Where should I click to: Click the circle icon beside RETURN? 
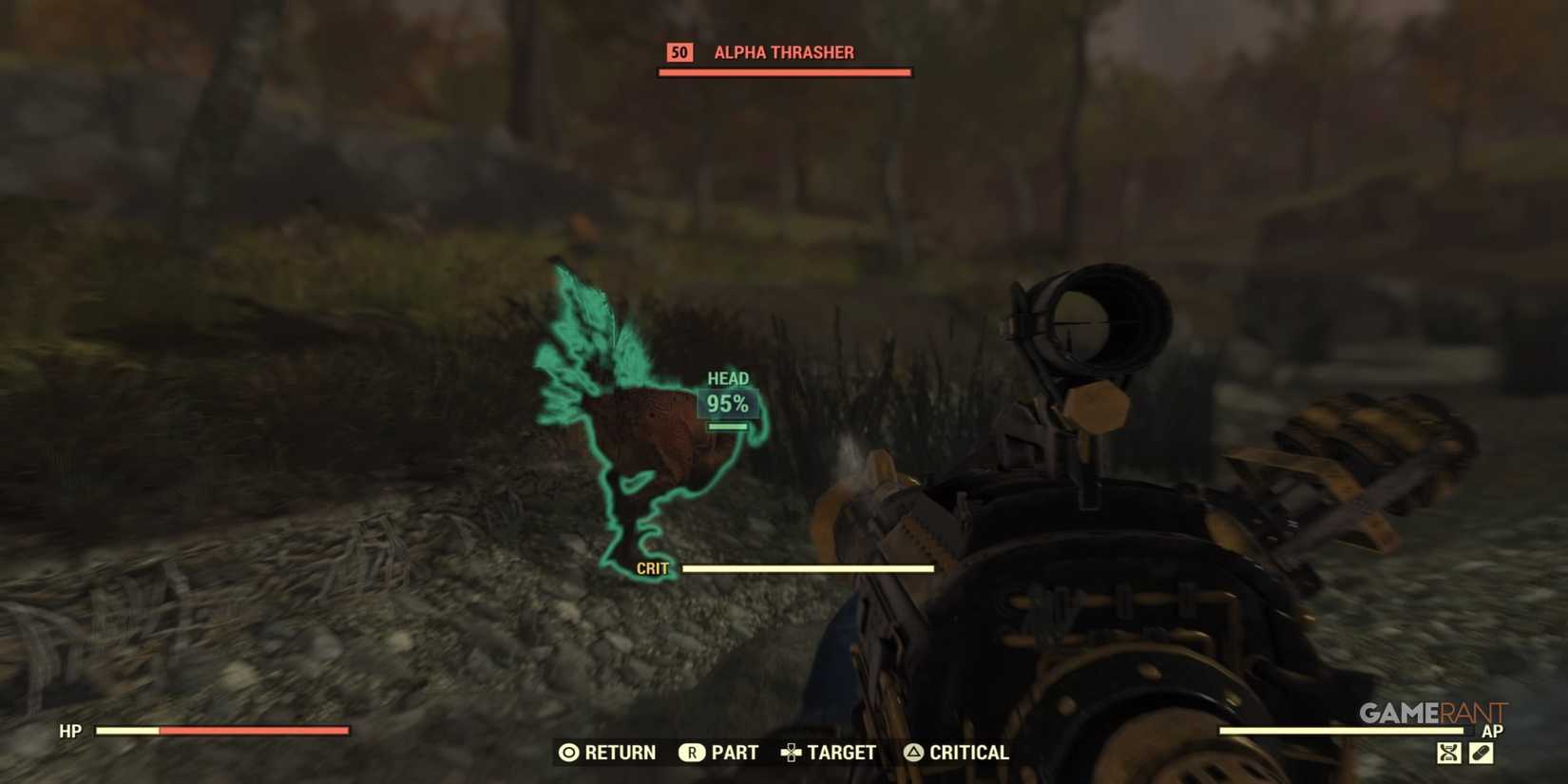pos(570,752)
